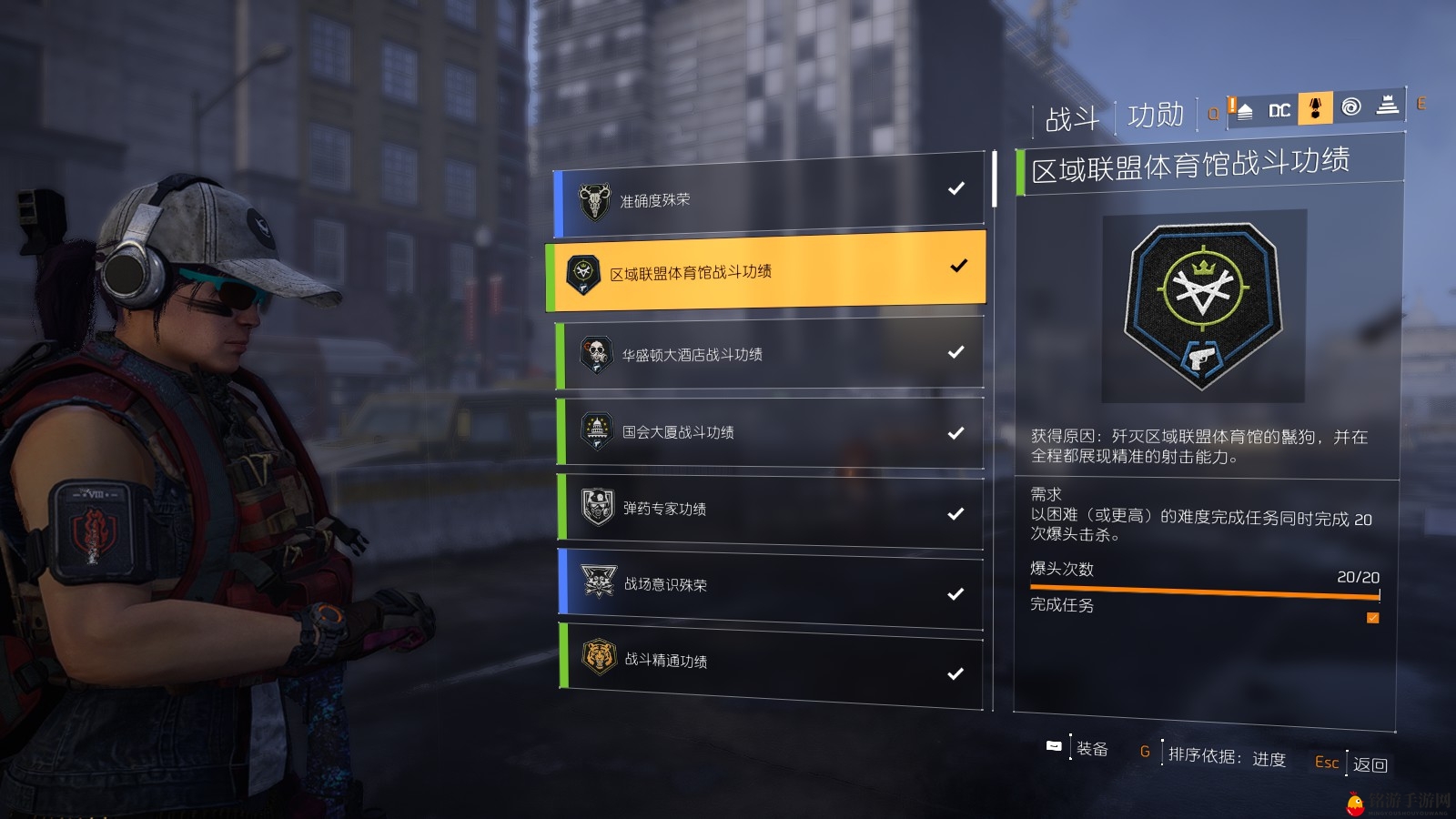The width and height of the screenshot is (1456, 819).
Task: Open the DC tab
Action: click(x=1279, y=110)
